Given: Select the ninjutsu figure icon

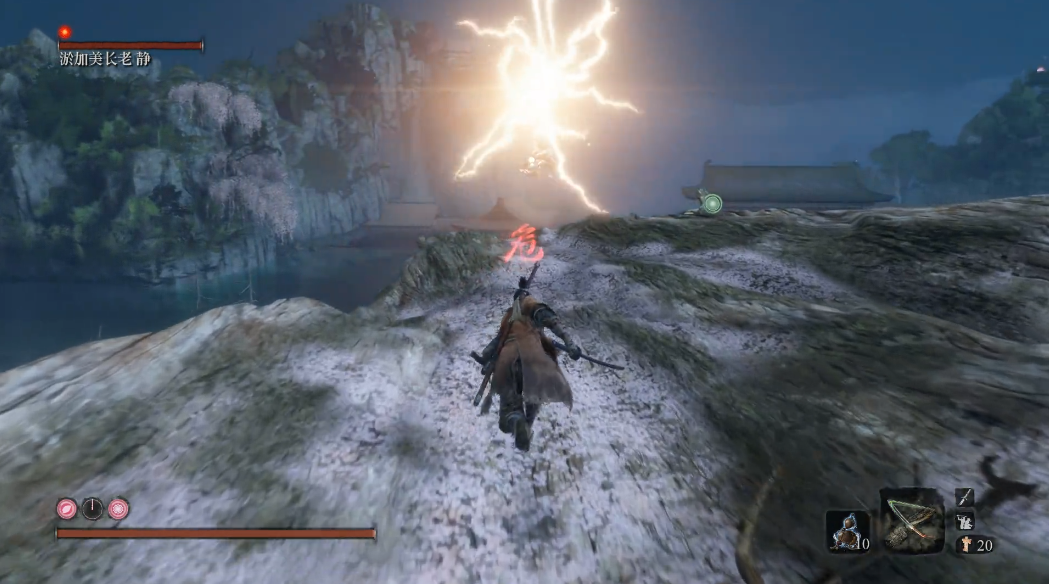Looking at the screenshot, I should pos(965,521).
